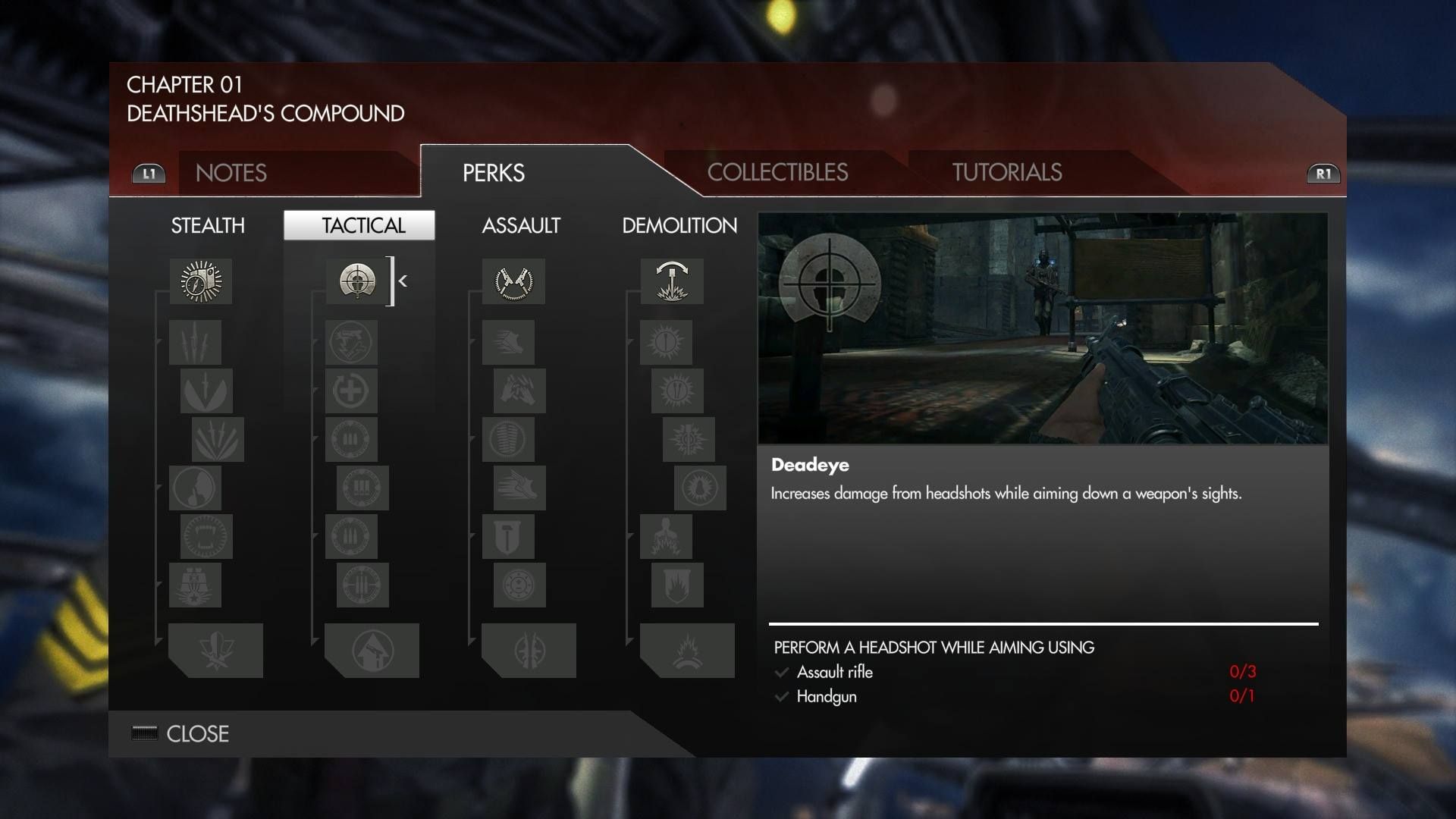The height and width of the screenshot is (819, 1456).
Task: Select the top Stealth perk icon
Action: click(x=201, y=281)
